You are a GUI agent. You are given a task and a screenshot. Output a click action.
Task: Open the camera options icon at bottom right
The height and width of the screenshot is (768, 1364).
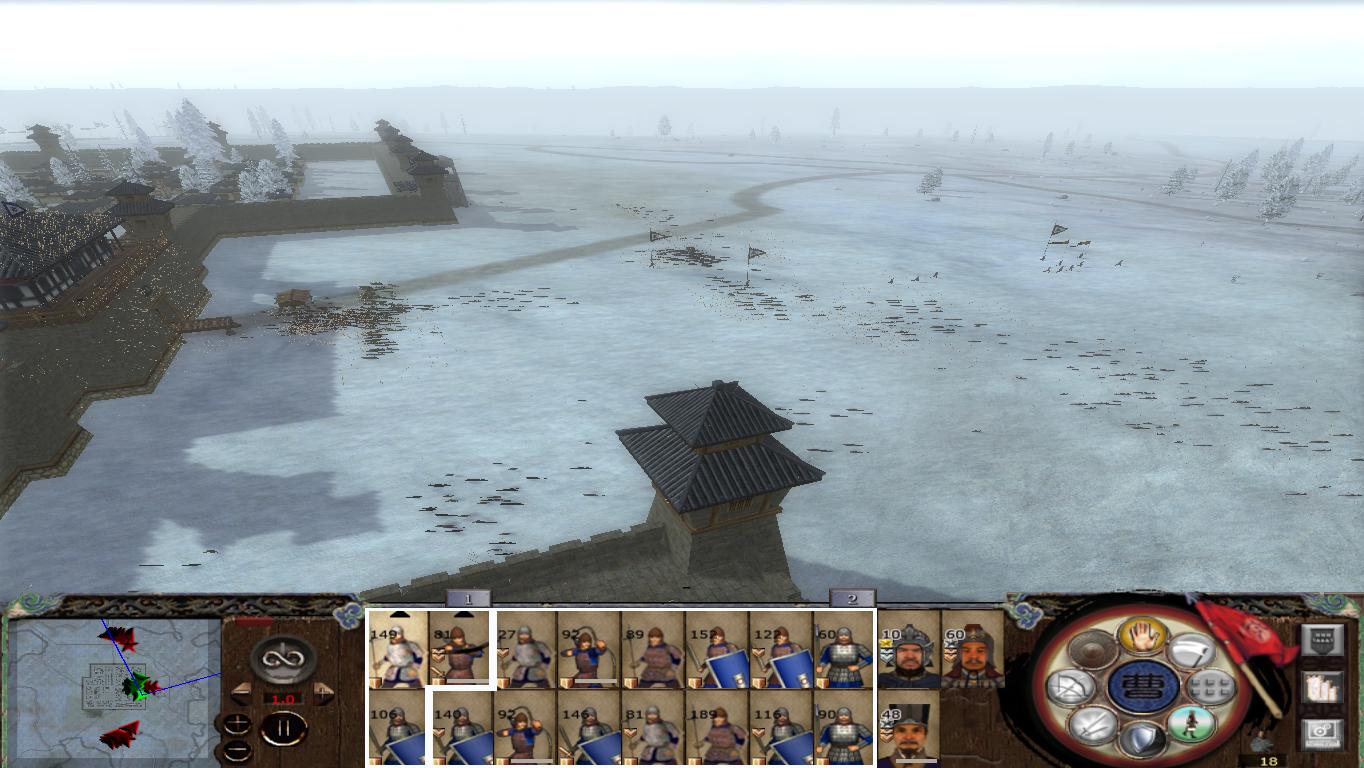pos(1320,732)
